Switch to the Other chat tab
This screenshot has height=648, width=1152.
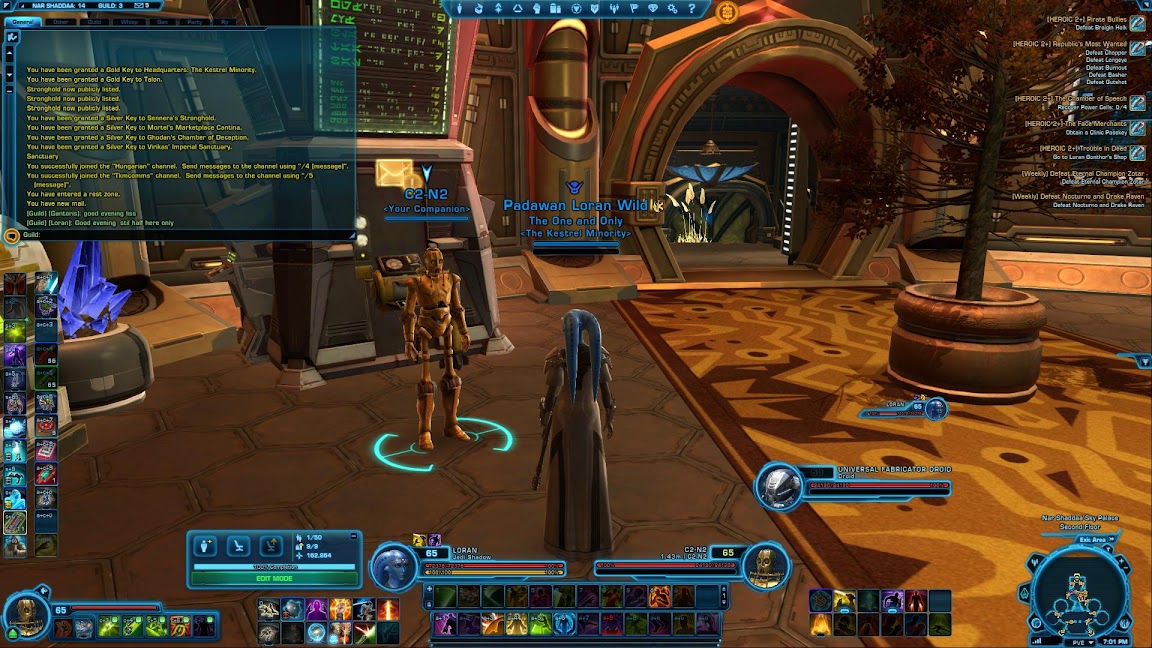pyautogui.click(x=62, y=21)
